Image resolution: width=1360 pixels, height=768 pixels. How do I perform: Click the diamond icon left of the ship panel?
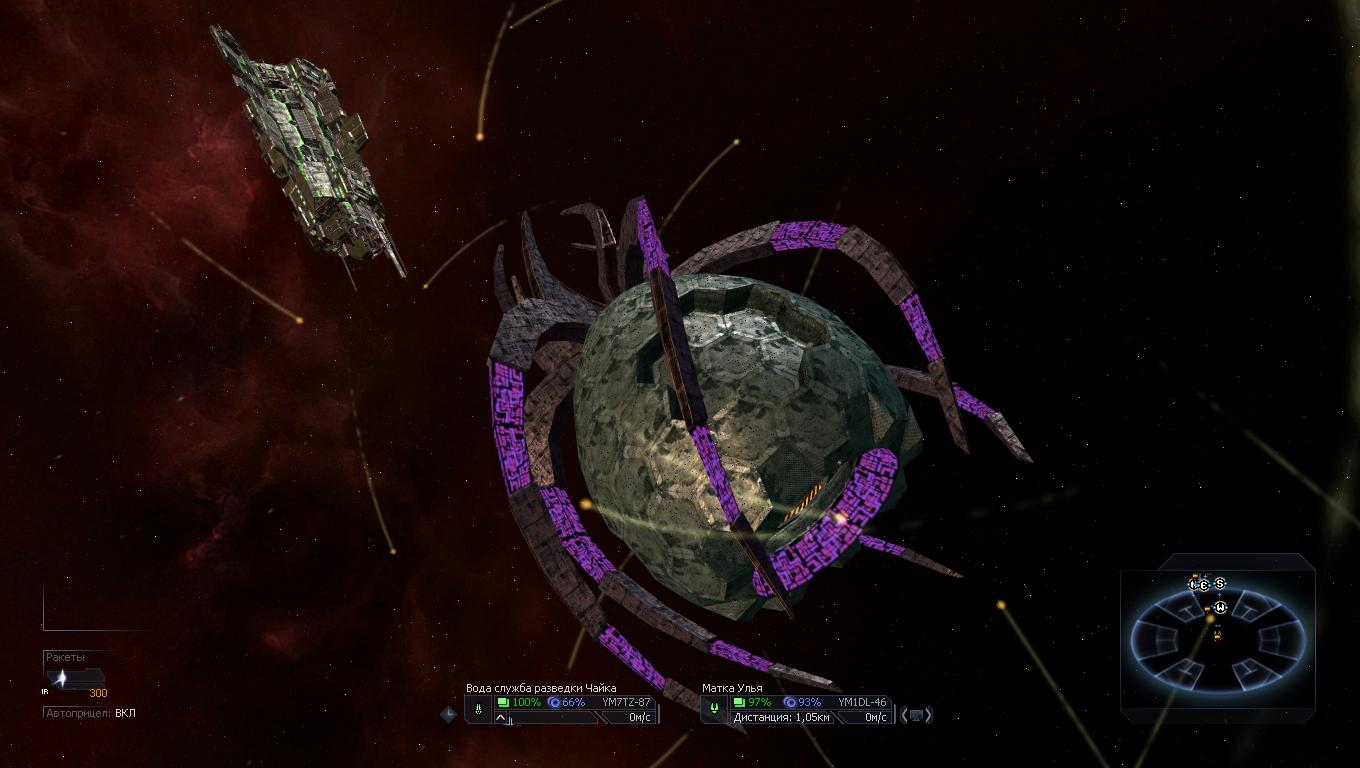point(449,714)
